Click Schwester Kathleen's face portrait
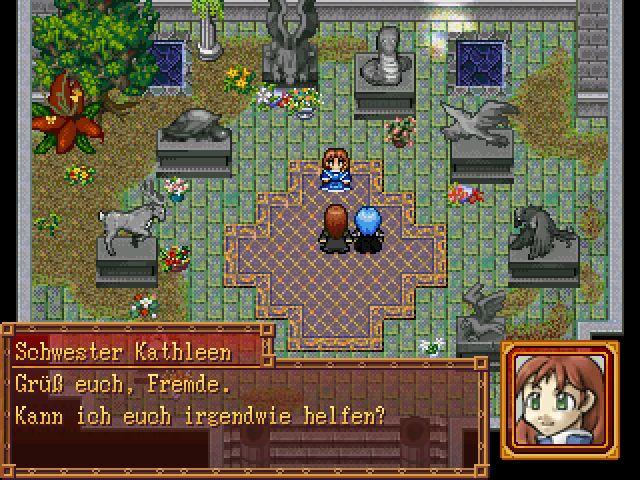 (553, 401)
